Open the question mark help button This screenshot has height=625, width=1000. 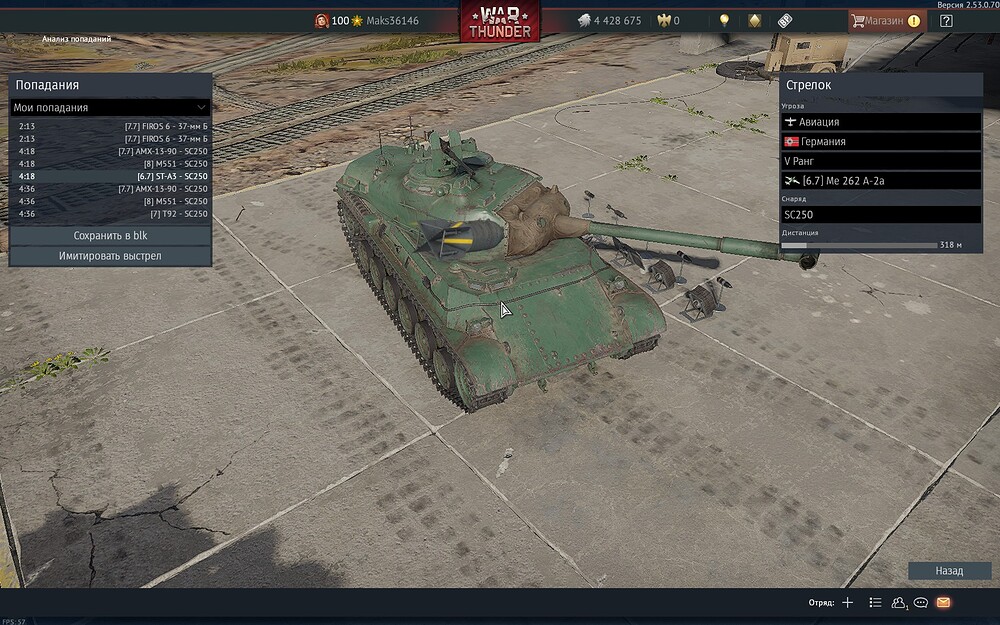[x=946, y=20]
